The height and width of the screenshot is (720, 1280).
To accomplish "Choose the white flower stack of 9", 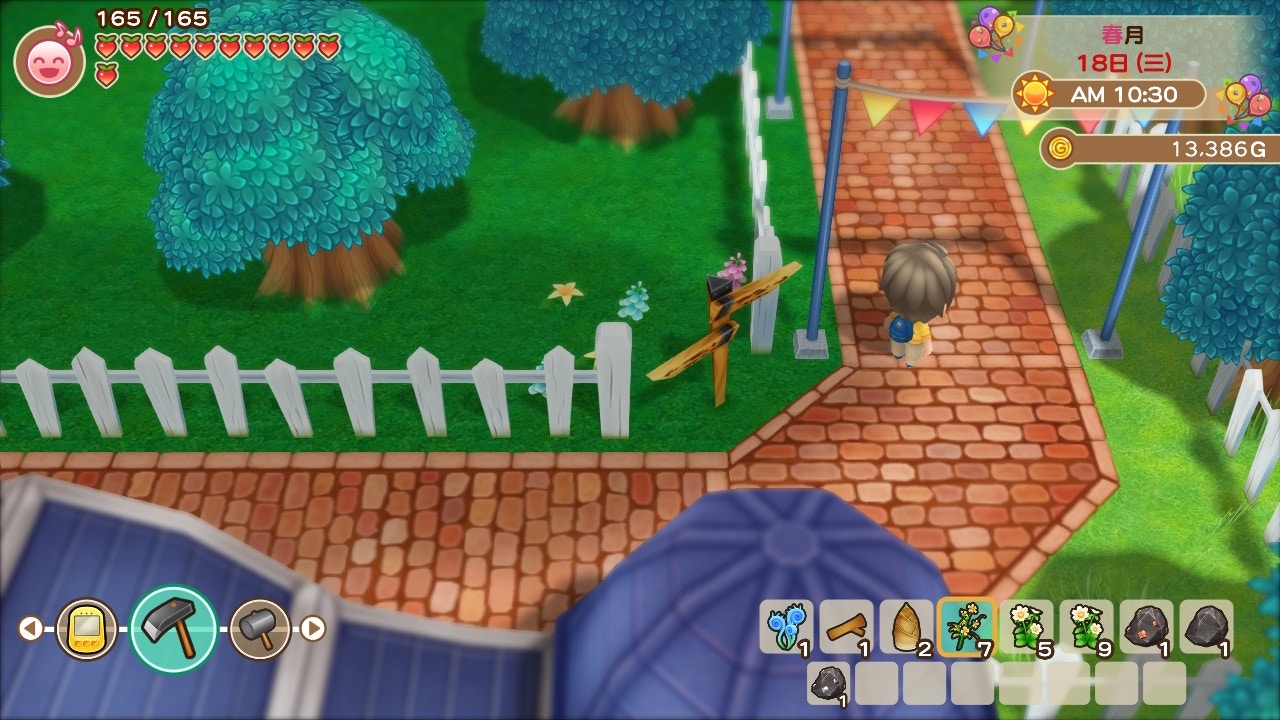I will (1086, 627).
